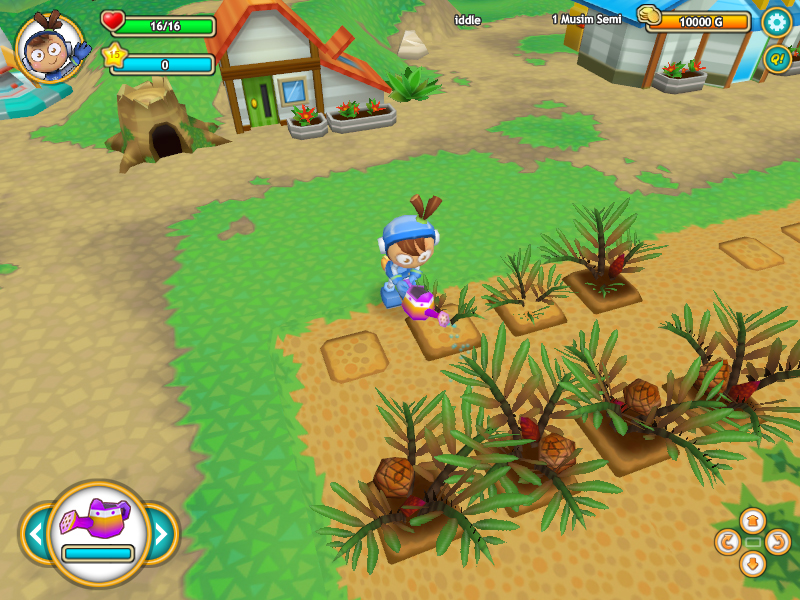This screenshot has width=800, height=600.
Task: Switch to the previous tool
Action: 35,534
